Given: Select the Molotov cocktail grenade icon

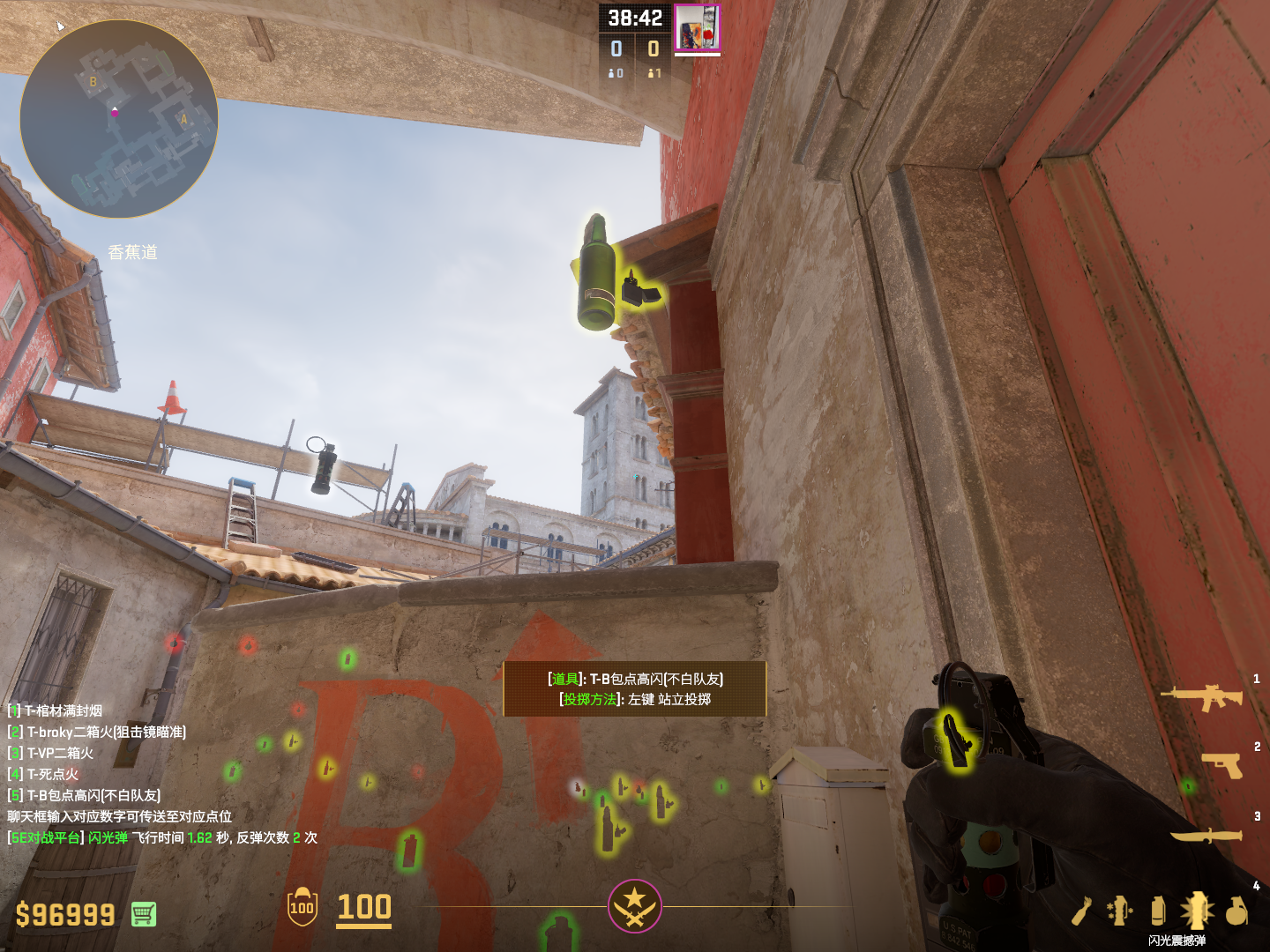Looking at the screenshot, I should point(1082,911).
